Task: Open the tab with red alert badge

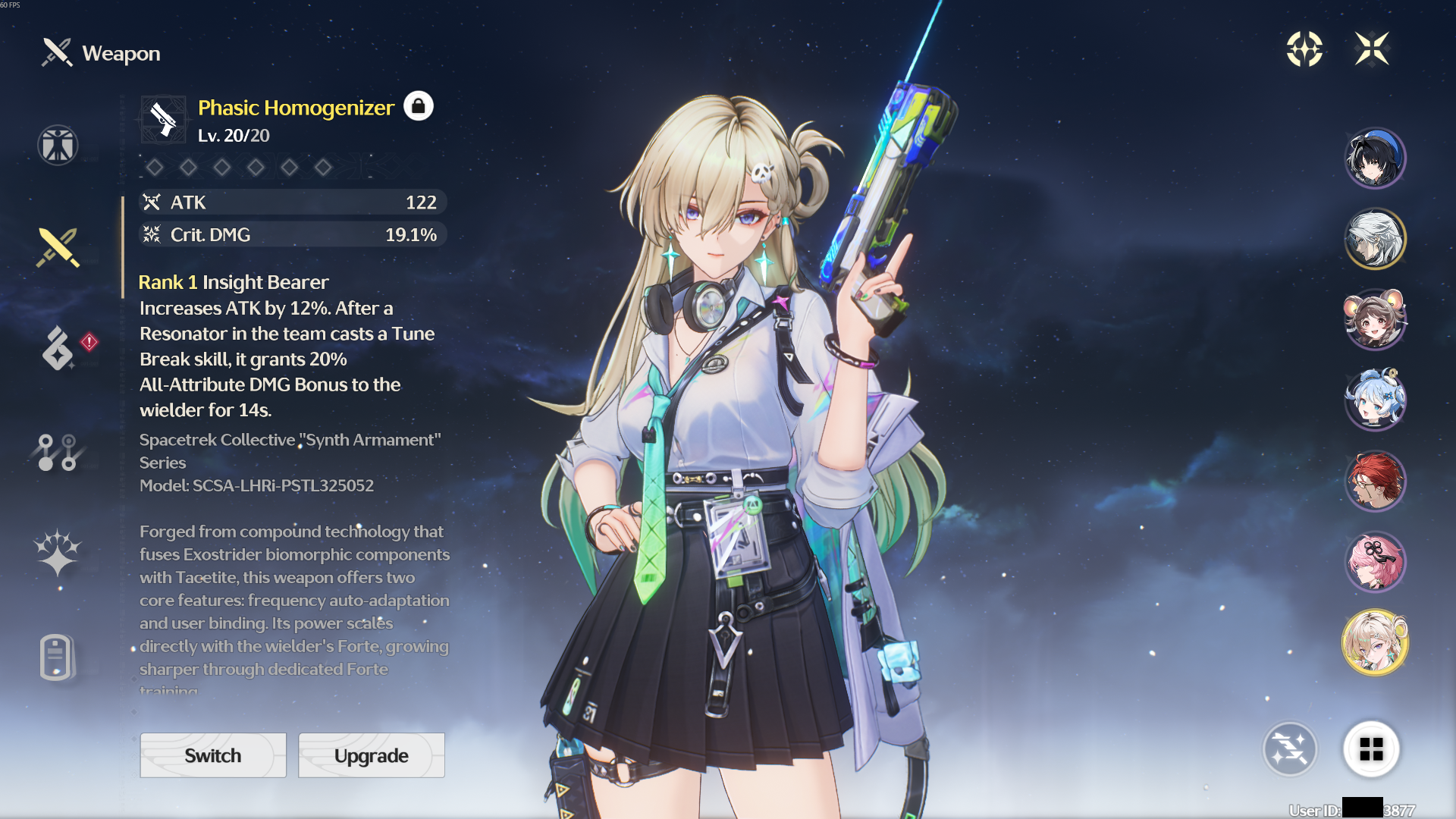Action: pos(59,348)
